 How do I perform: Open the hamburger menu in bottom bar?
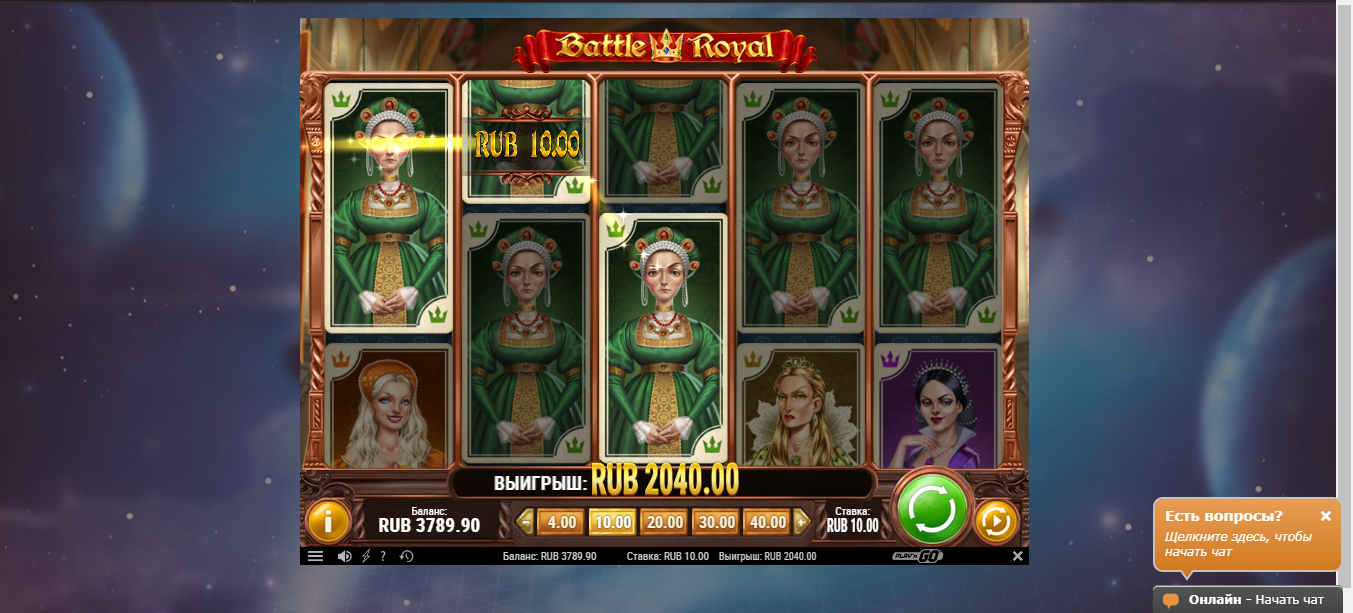[x=315, y=557]
